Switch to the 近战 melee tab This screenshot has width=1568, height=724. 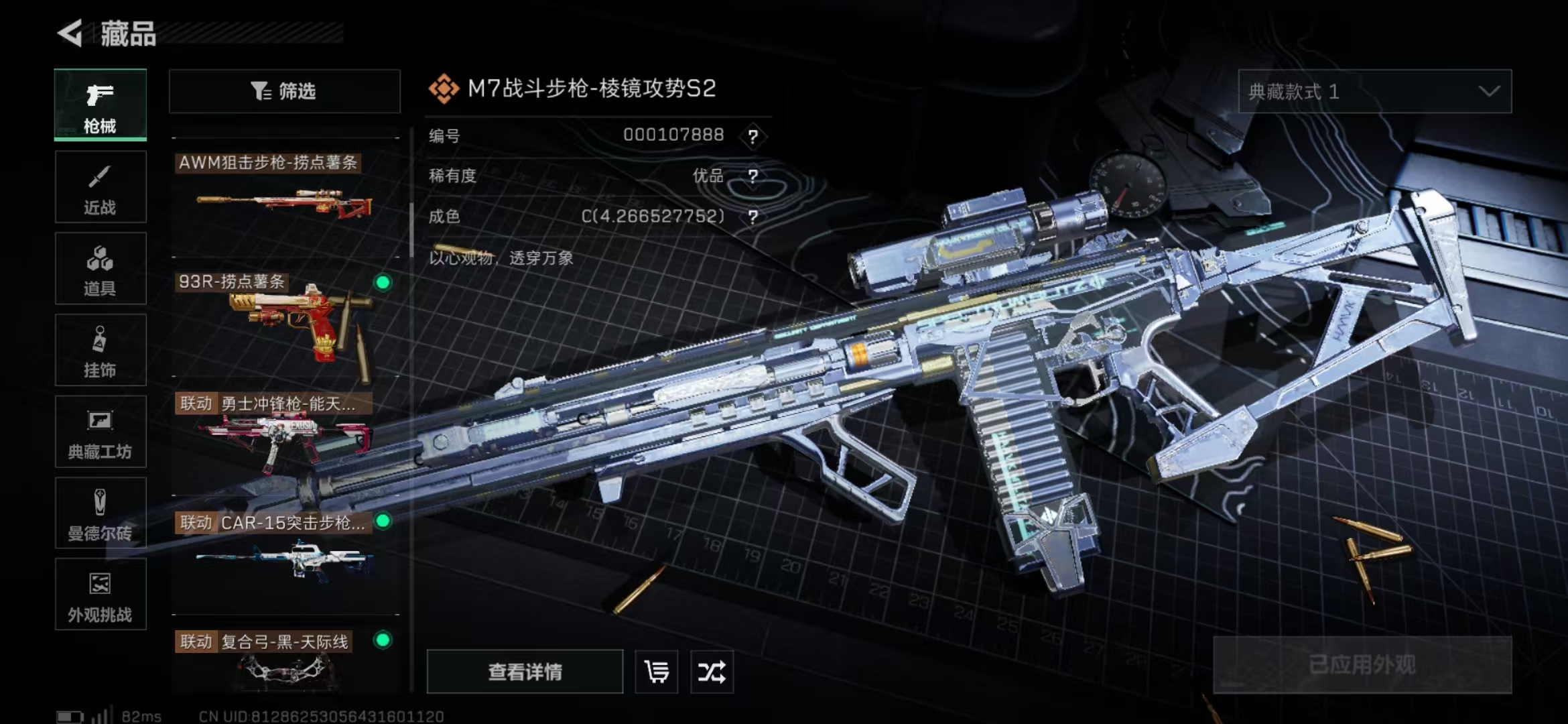[101, 187]
